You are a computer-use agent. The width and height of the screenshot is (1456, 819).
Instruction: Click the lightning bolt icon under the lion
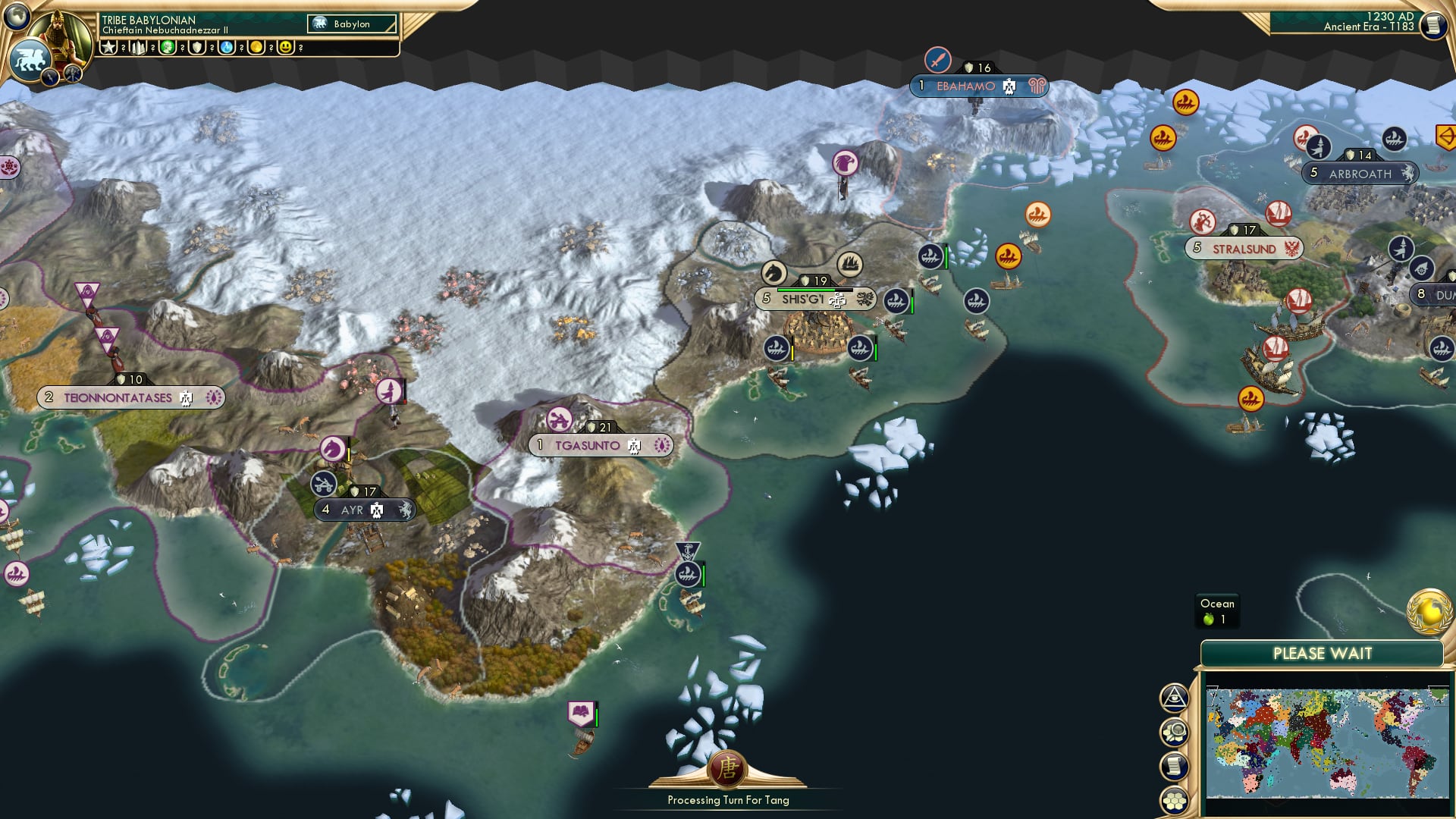(x=49, y=77)
